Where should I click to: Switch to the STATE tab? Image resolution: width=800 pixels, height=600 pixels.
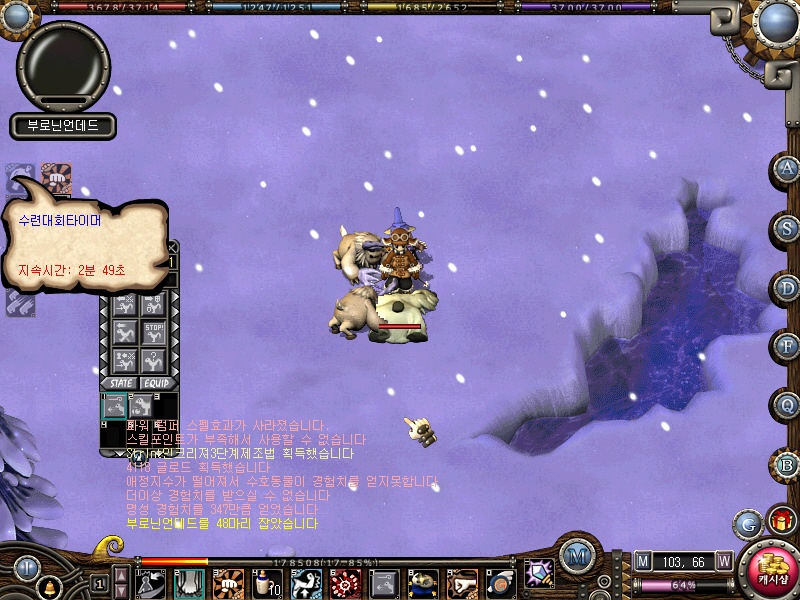122,382
